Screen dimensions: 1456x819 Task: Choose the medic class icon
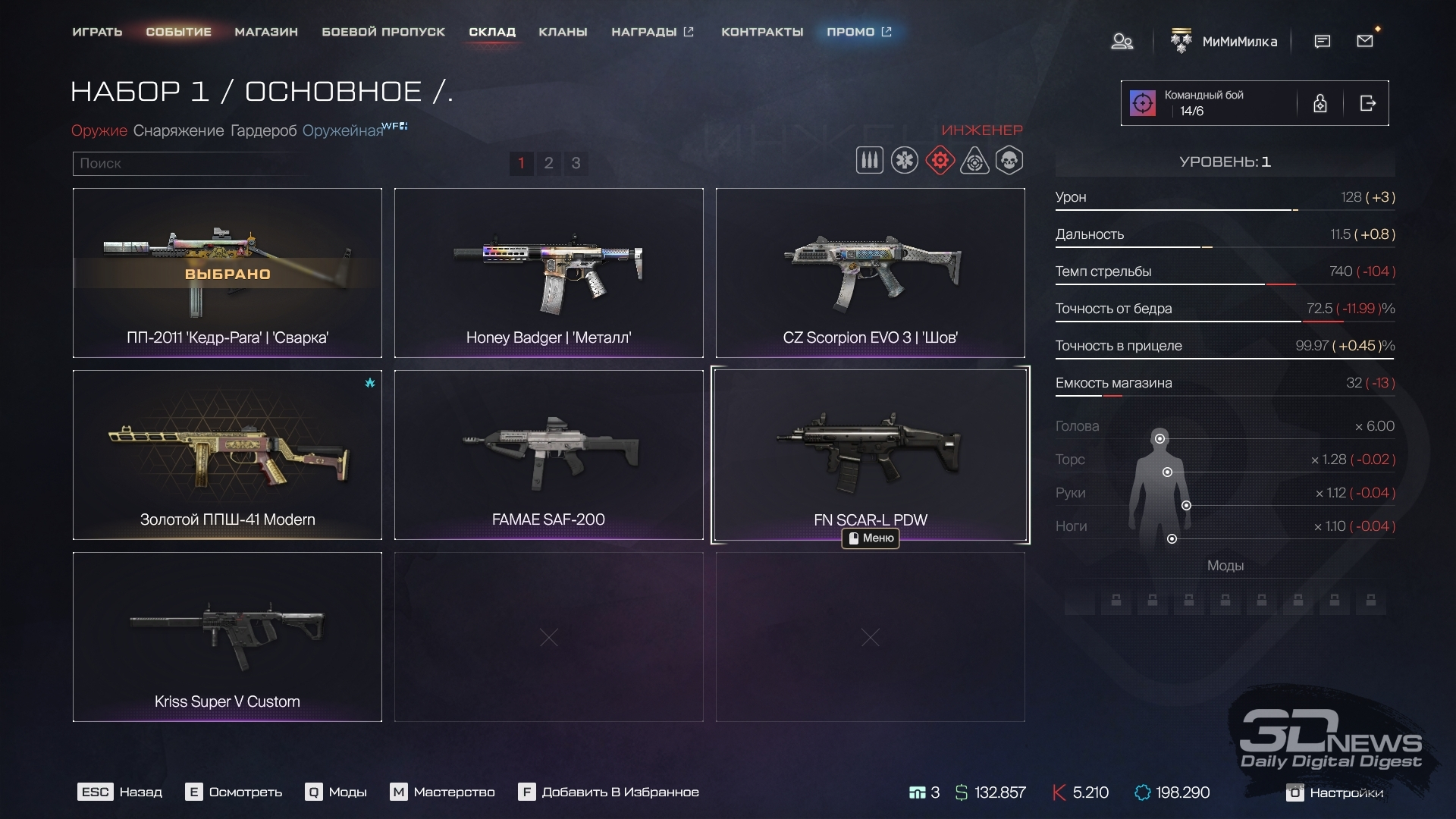905,161
